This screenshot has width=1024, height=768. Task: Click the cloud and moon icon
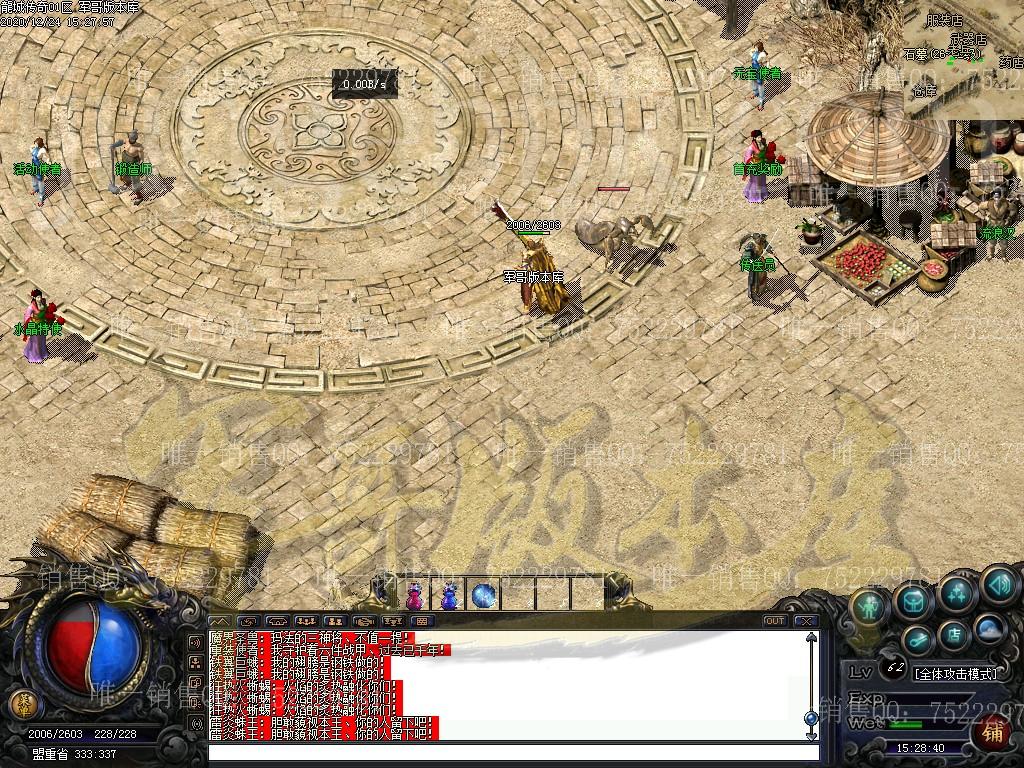(x=989, y=628)
